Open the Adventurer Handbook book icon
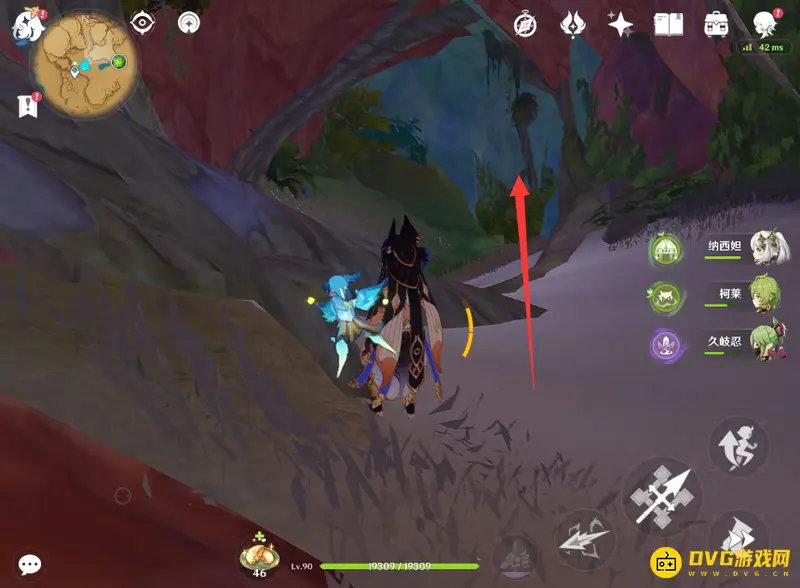The width and height of the screenshot is (800, 588). 667,24
